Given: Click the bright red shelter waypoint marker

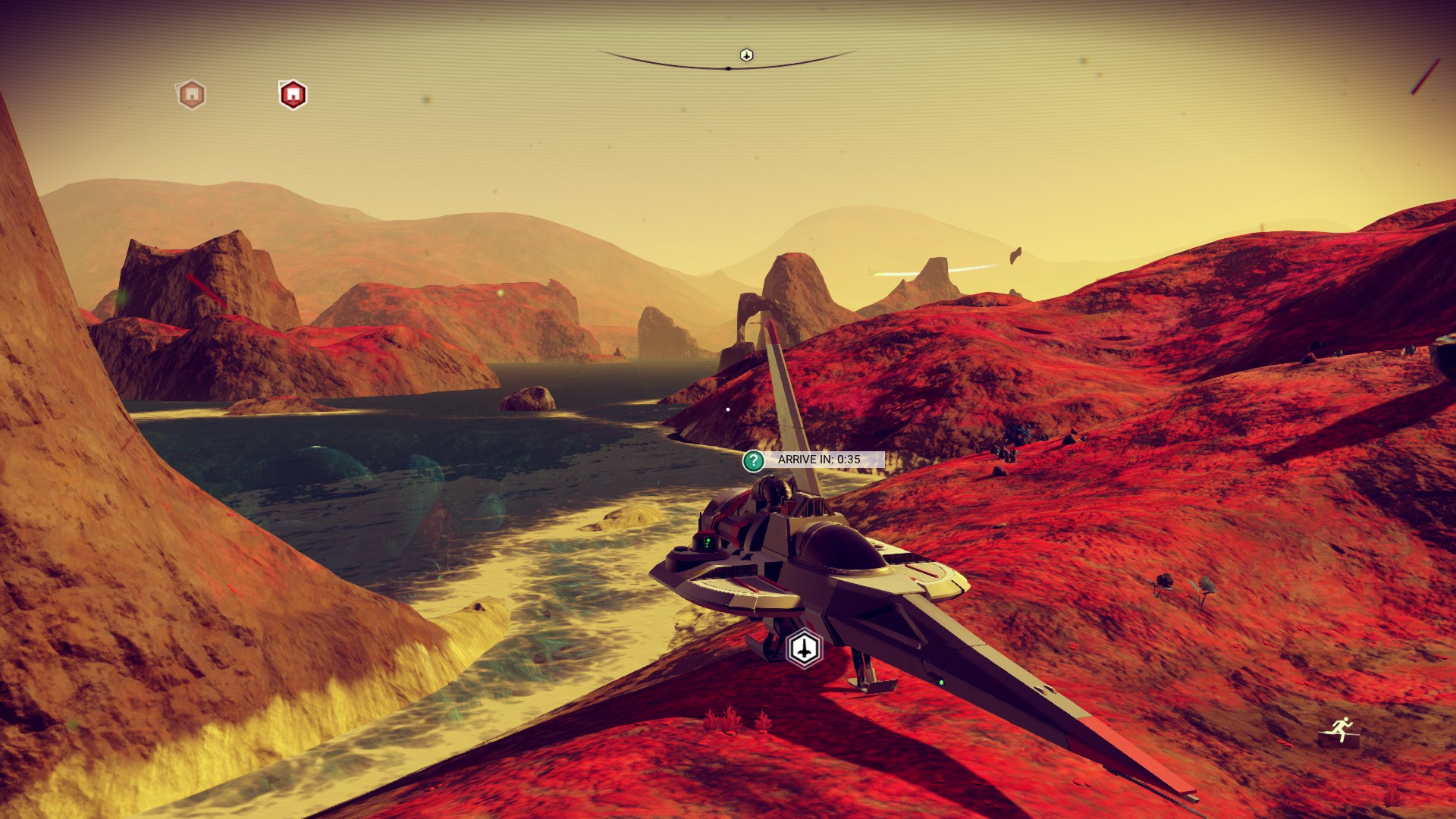Looking at the screenshot, I should (x=293, y=95).
